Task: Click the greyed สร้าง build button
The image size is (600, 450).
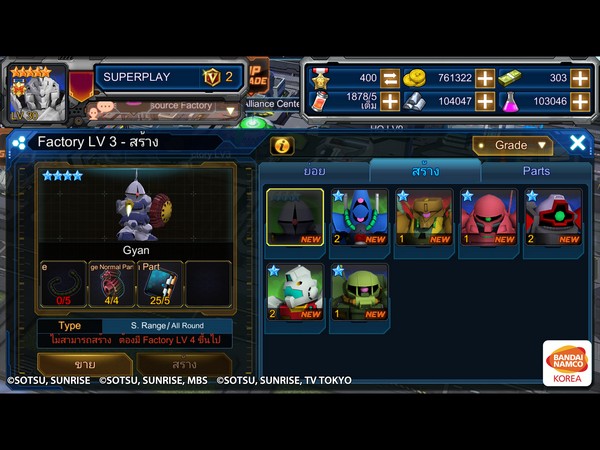Action: [x=184, y=365]
